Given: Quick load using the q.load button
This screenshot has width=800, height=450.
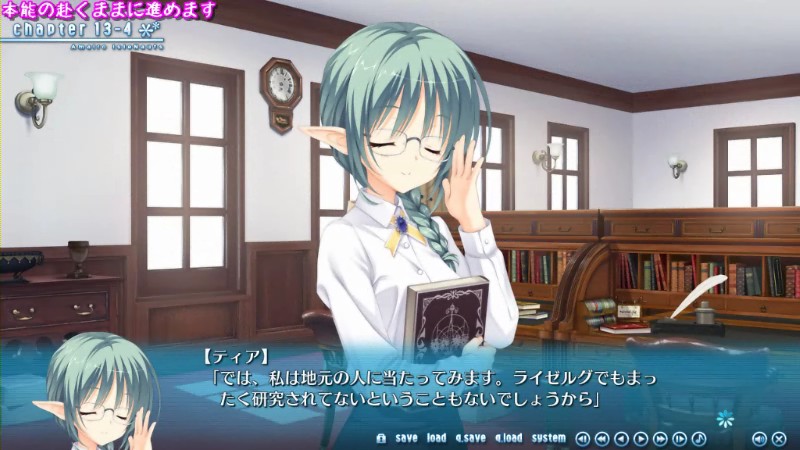Looking at the screenshot, I should coord(508,438).
